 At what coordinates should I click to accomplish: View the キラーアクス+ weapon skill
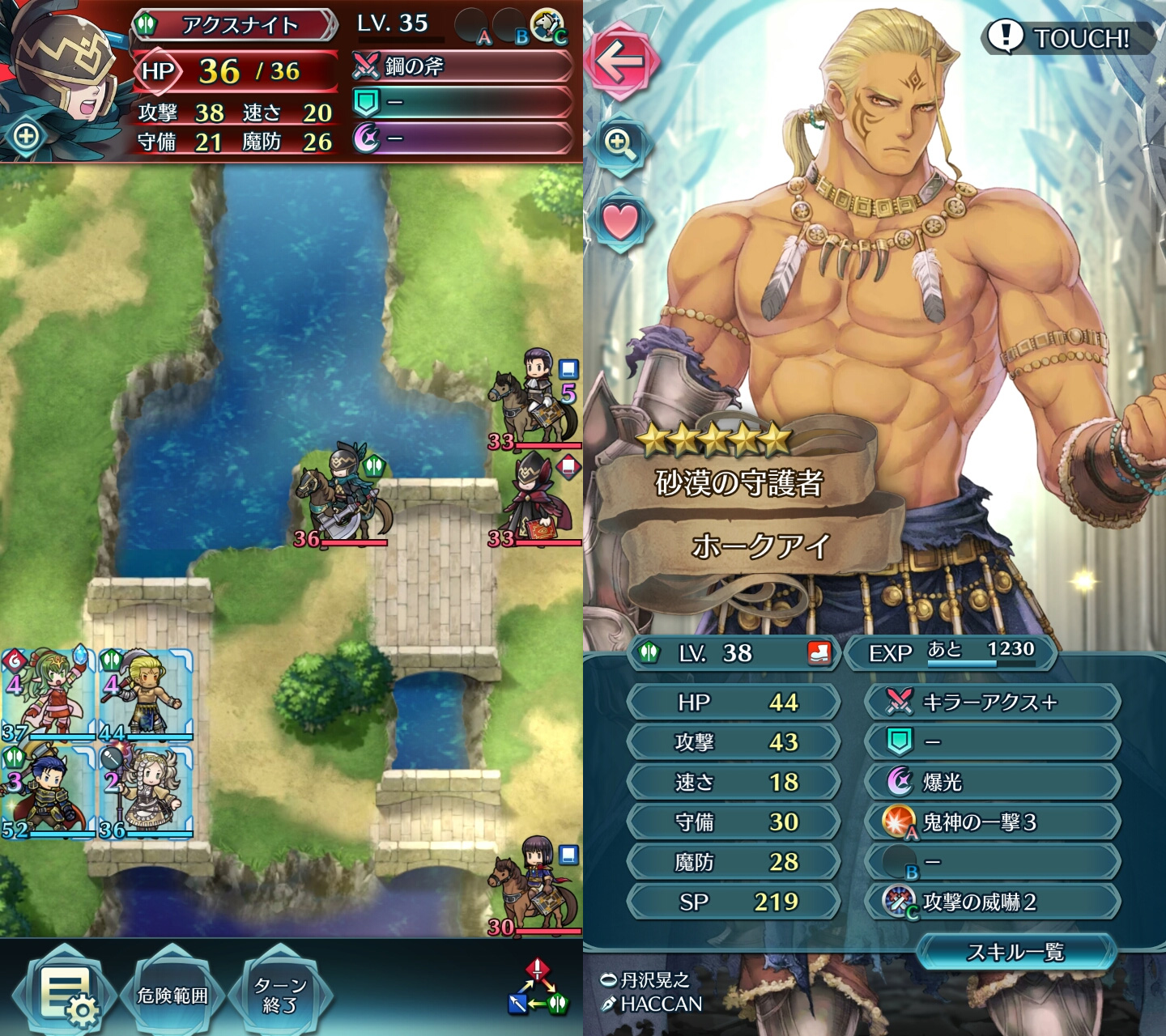[x=993, y=702]
